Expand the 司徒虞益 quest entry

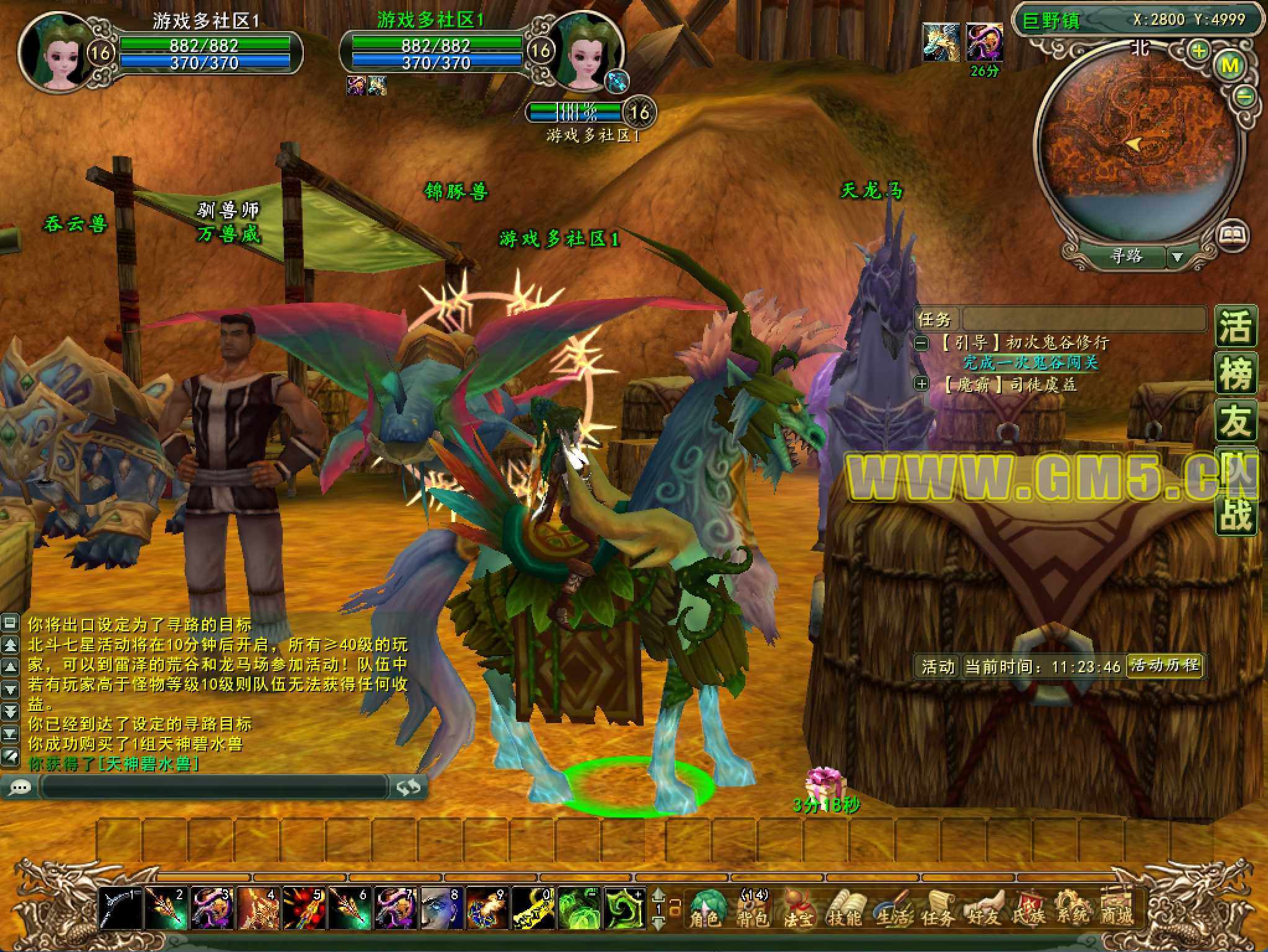tap(922, 385)
